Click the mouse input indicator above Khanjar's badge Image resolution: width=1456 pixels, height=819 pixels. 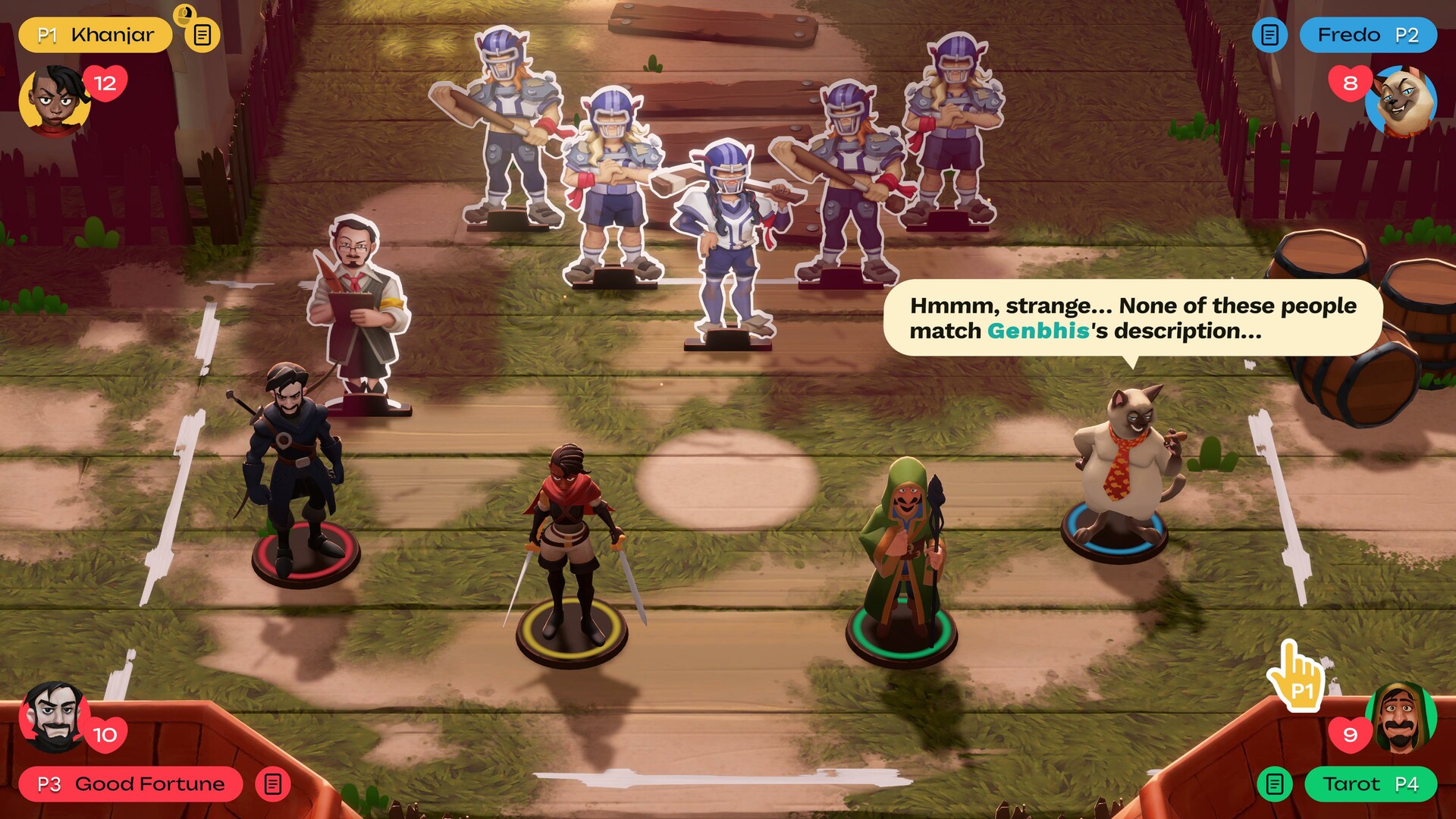click(x=184, y=14)
